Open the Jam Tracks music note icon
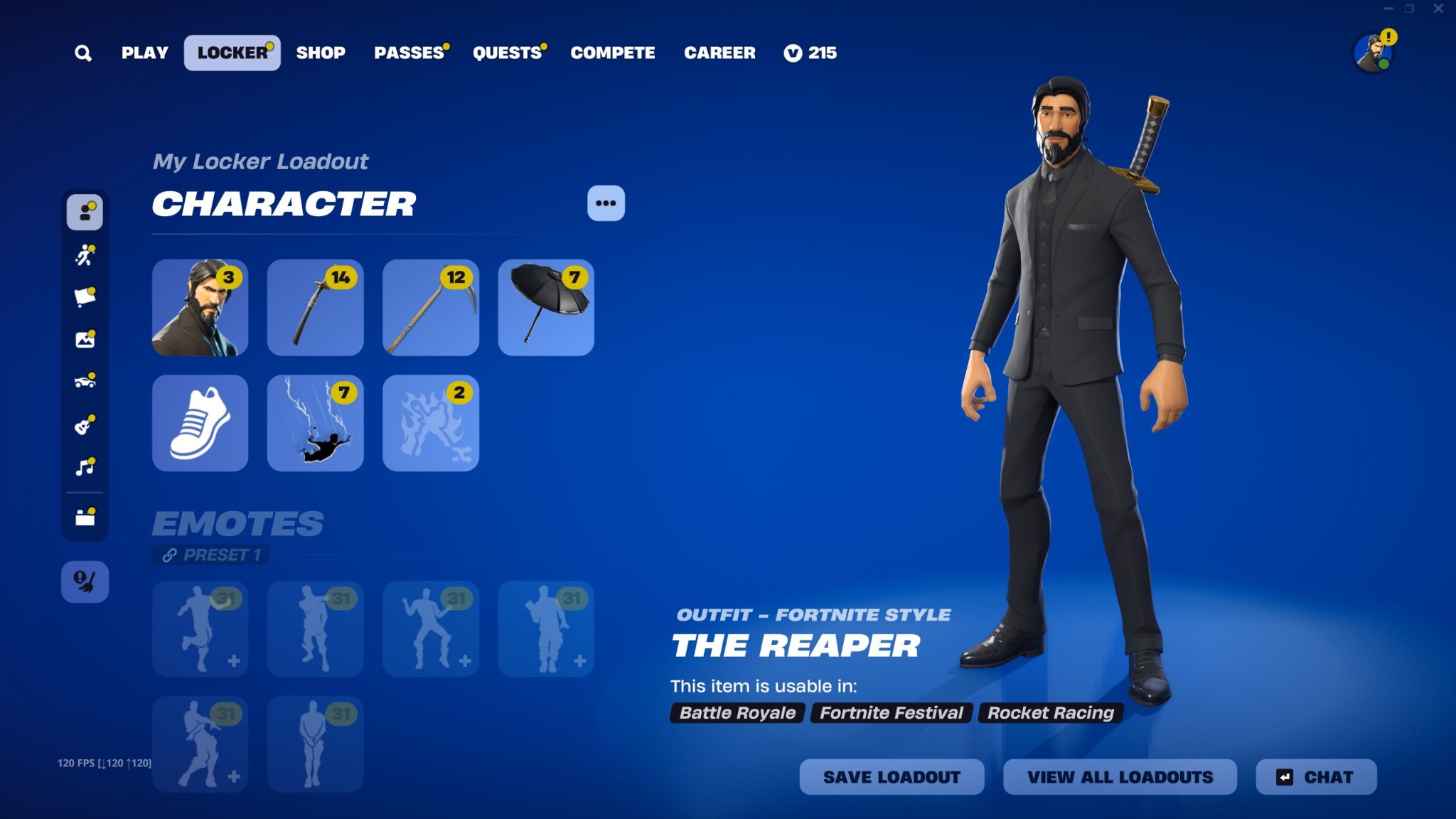Image resolution: width=1456 pixels, height=819 pixels. coord(85,467)
